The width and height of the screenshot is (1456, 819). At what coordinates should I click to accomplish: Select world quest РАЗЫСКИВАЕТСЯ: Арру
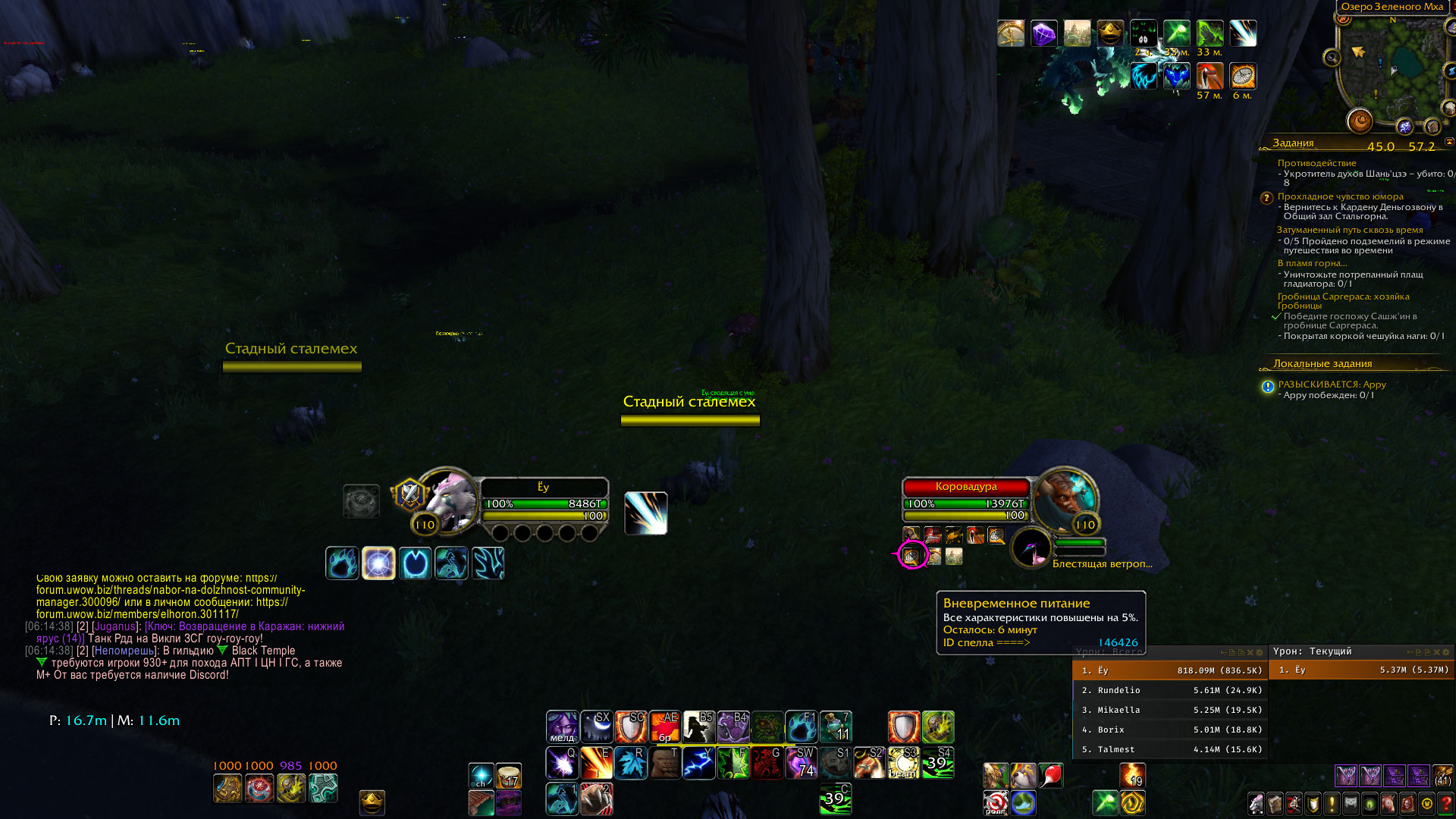[x=1332, y=384]
